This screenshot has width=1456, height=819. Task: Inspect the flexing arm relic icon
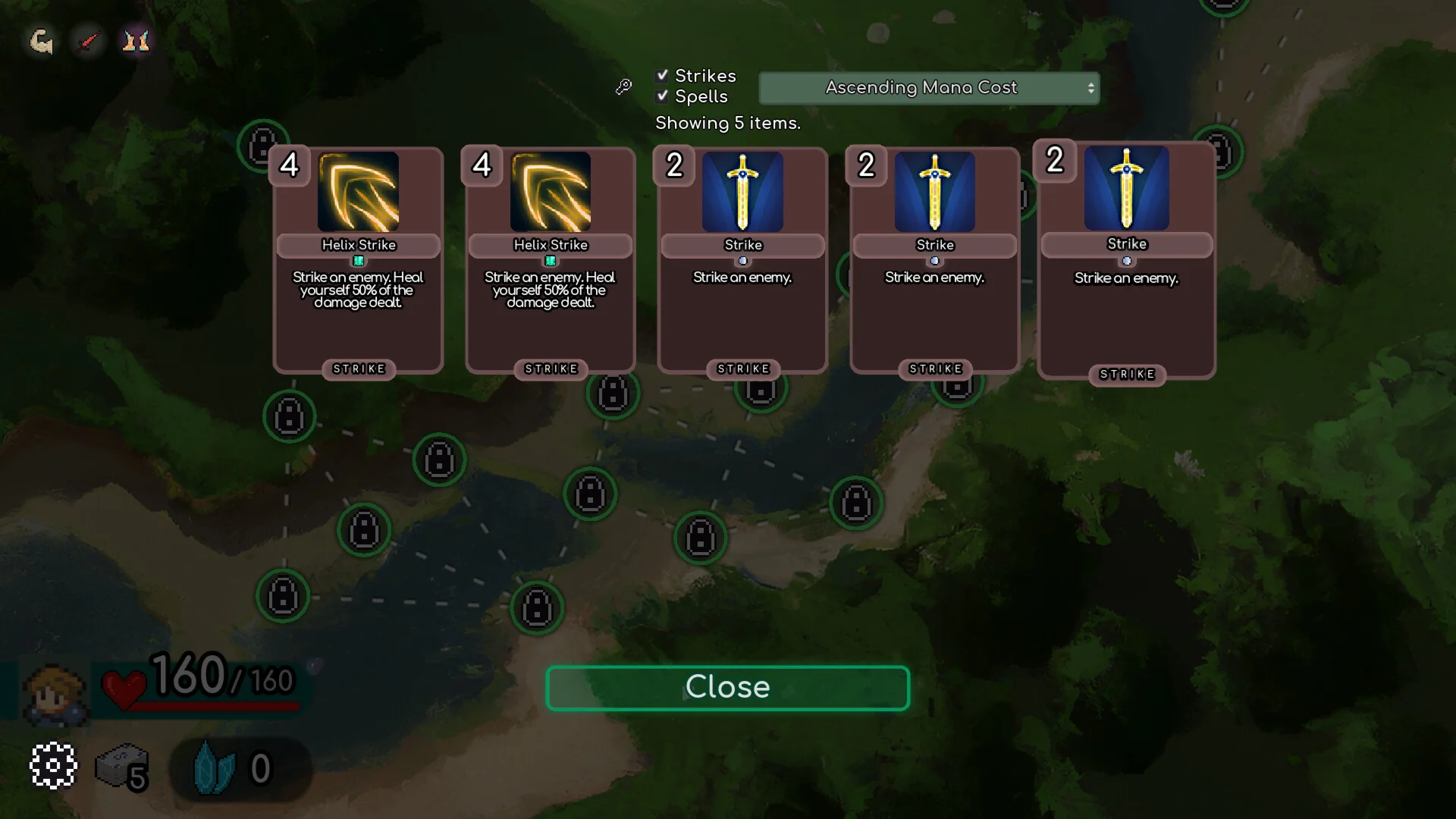tap(41, 41)
